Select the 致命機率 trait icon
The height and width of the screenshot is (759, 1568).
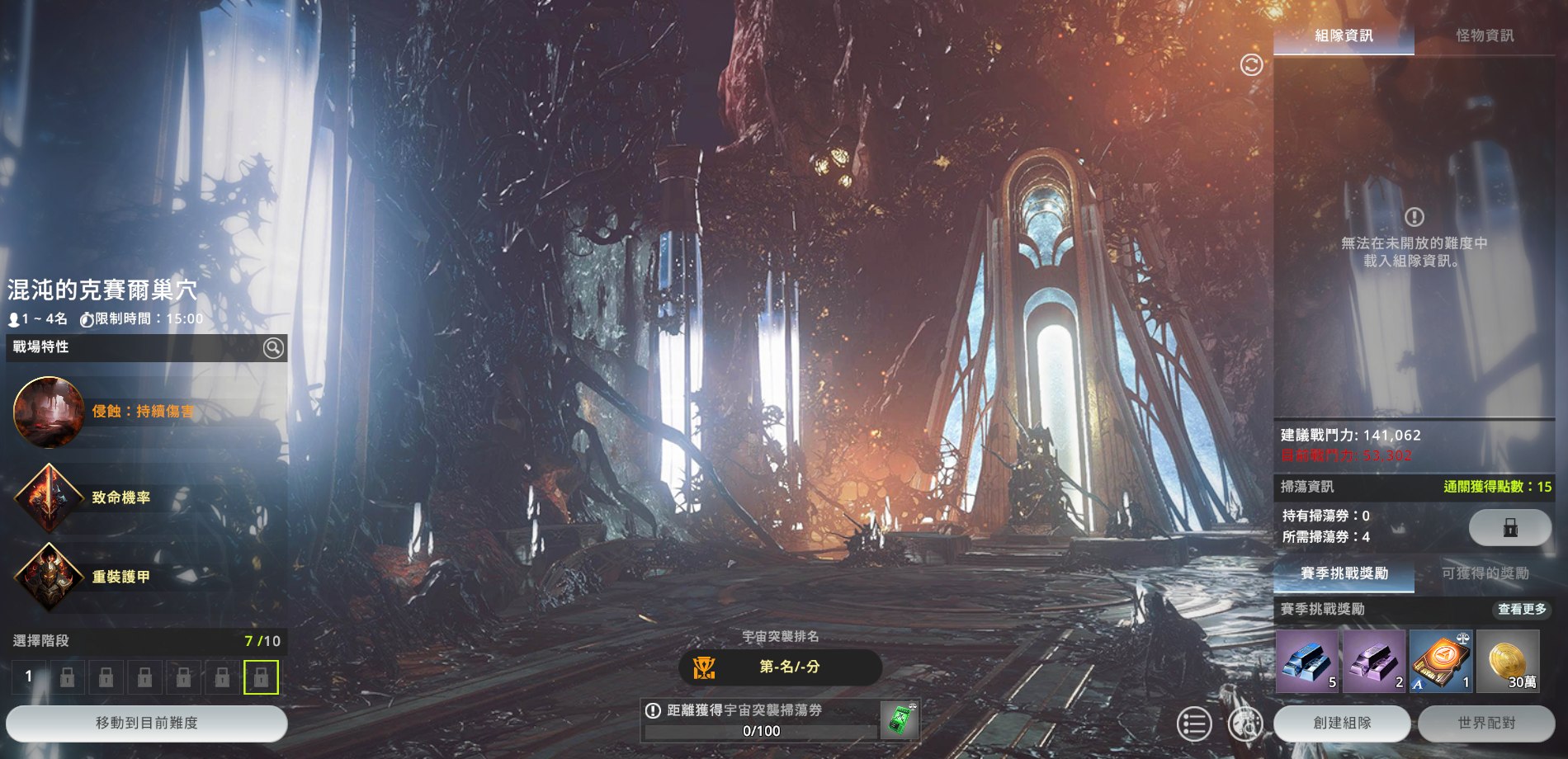point(49,497)
